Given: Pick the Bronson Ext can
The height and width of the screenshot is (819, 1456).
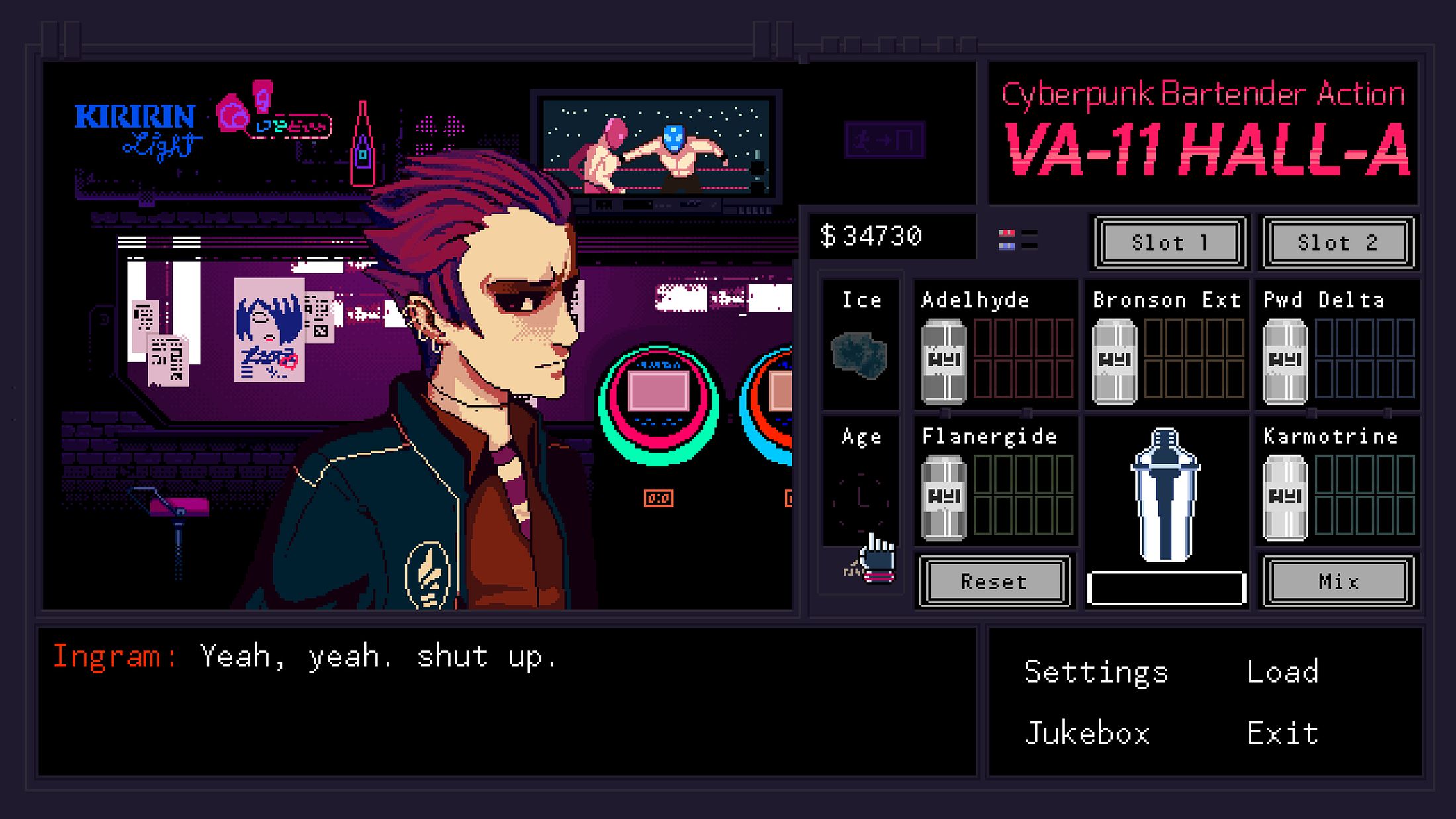Looking at the screenshot, I should [x=1115, y=361].
